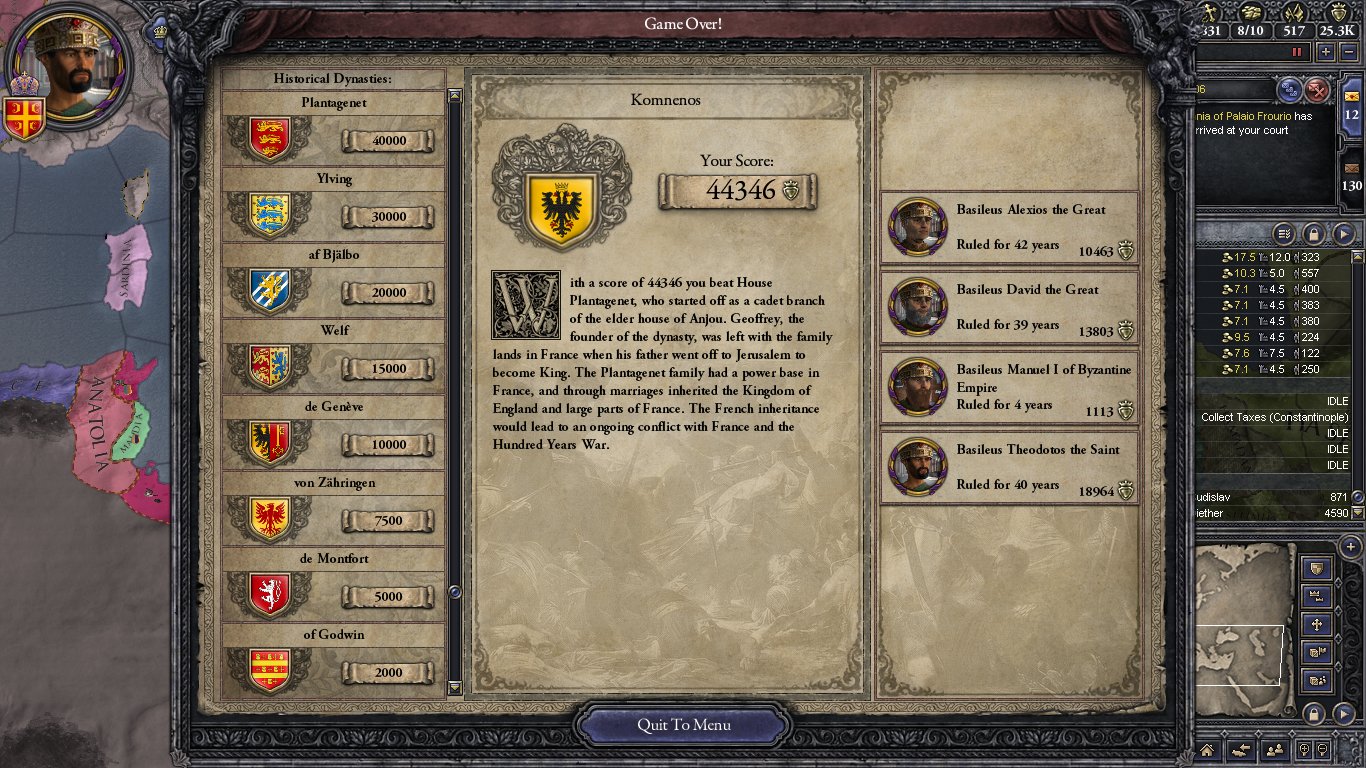The height and width of the screenshot is (768, 1366).
Task: Open Basileus Alexios the Great's entry
Action: tap(1009, 228)
